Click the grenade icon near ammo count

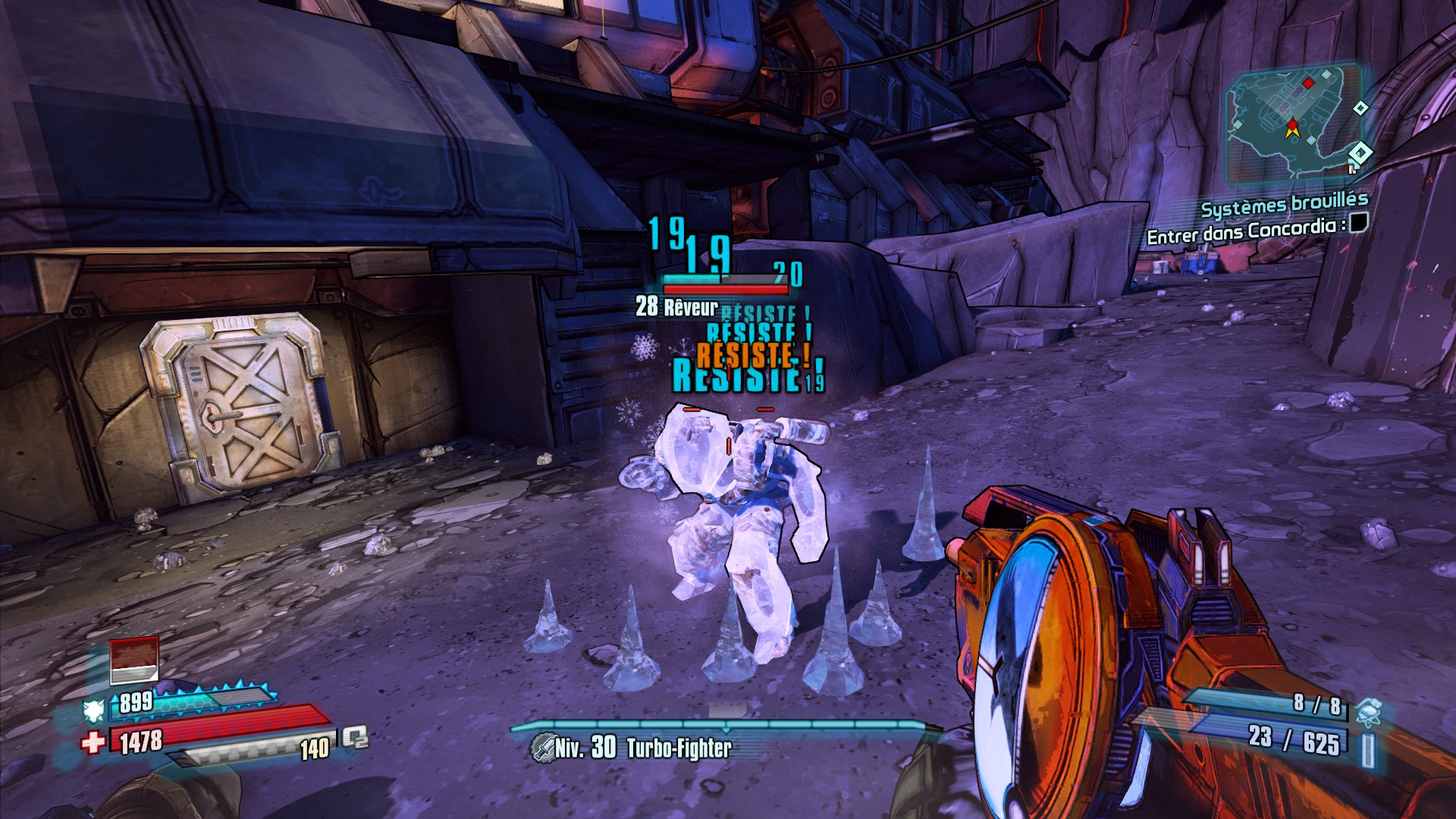click(1369, 712)
